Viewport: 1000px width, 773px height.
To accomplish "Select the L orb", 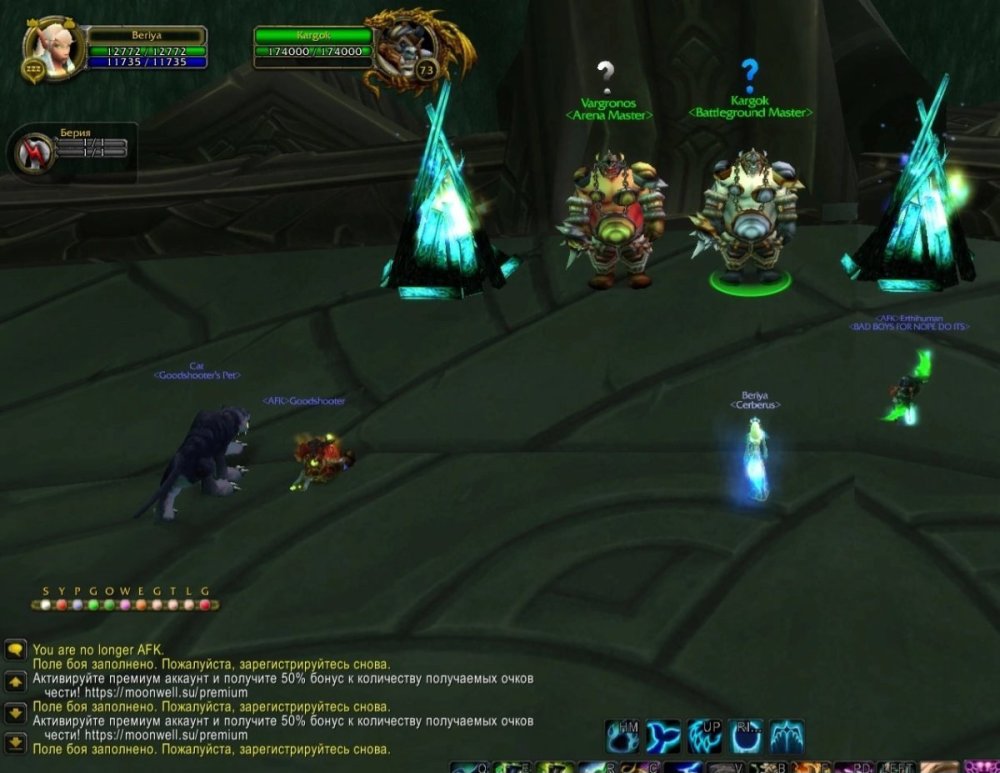I will (x=189, y=605).
